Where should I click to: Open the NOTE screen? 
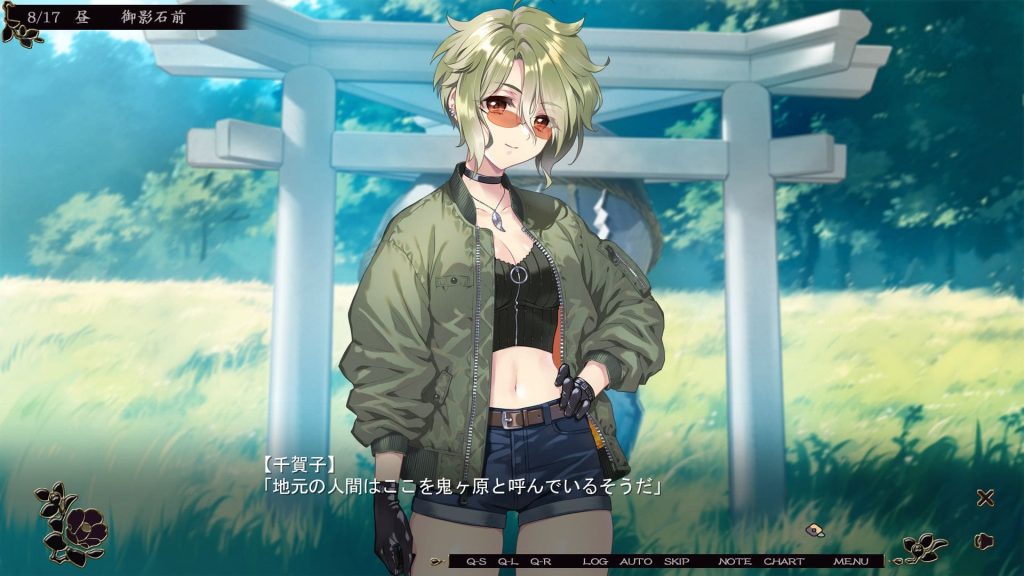[x=735, y=562]
